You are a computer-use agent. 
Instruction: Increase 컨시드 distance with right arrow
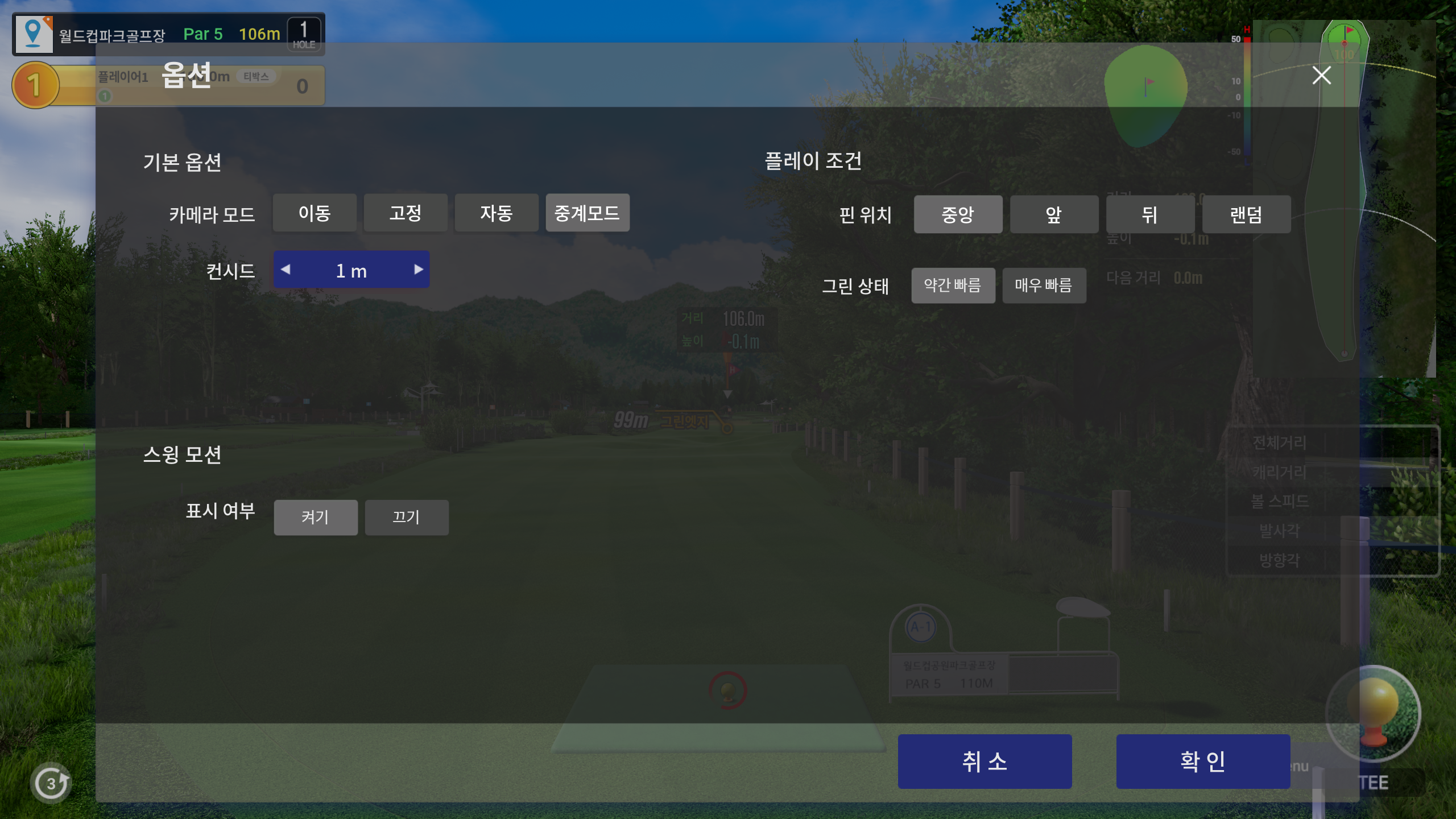click(x=419, y=270)
